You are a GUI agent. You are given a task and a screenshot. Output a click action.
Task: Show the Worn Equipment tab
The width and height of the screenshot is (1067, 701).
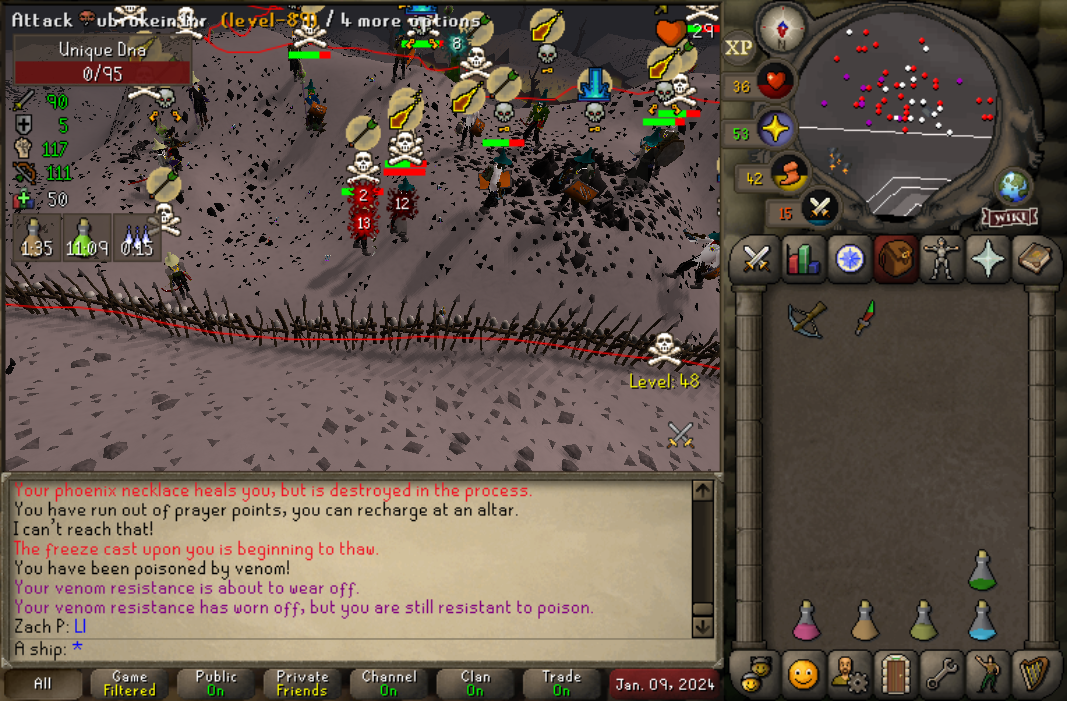(x=942, y=260)
